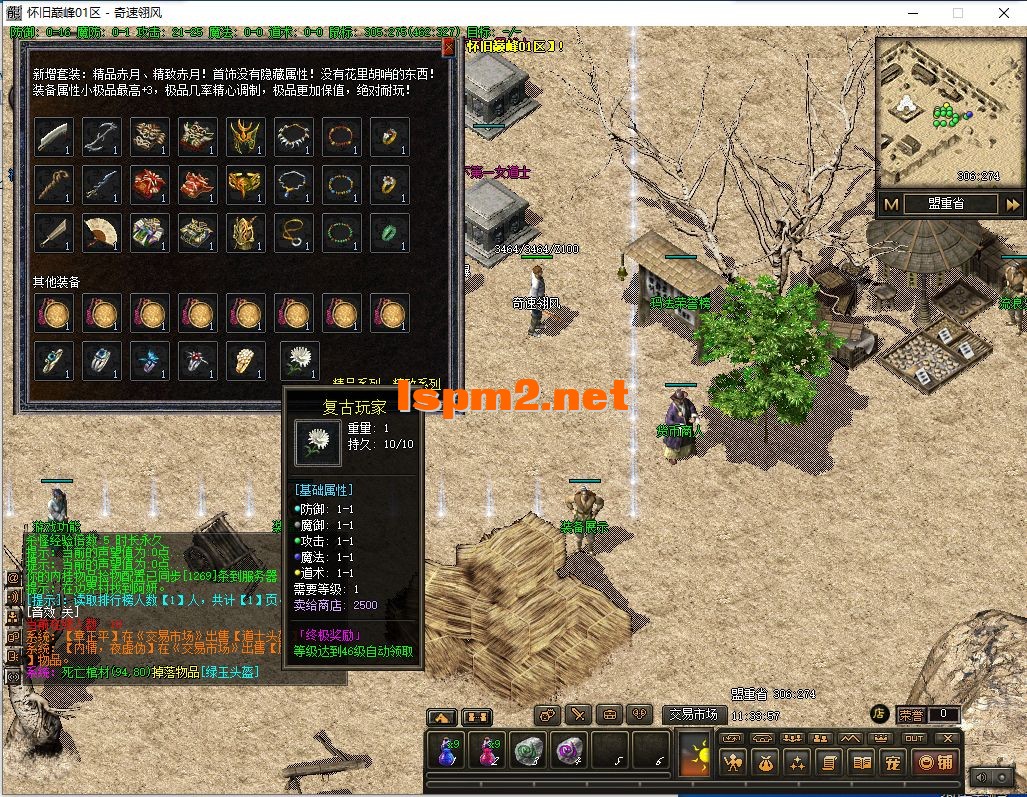1027x797 pixels.
Task: Click the M map button
Action: point(890,204)
